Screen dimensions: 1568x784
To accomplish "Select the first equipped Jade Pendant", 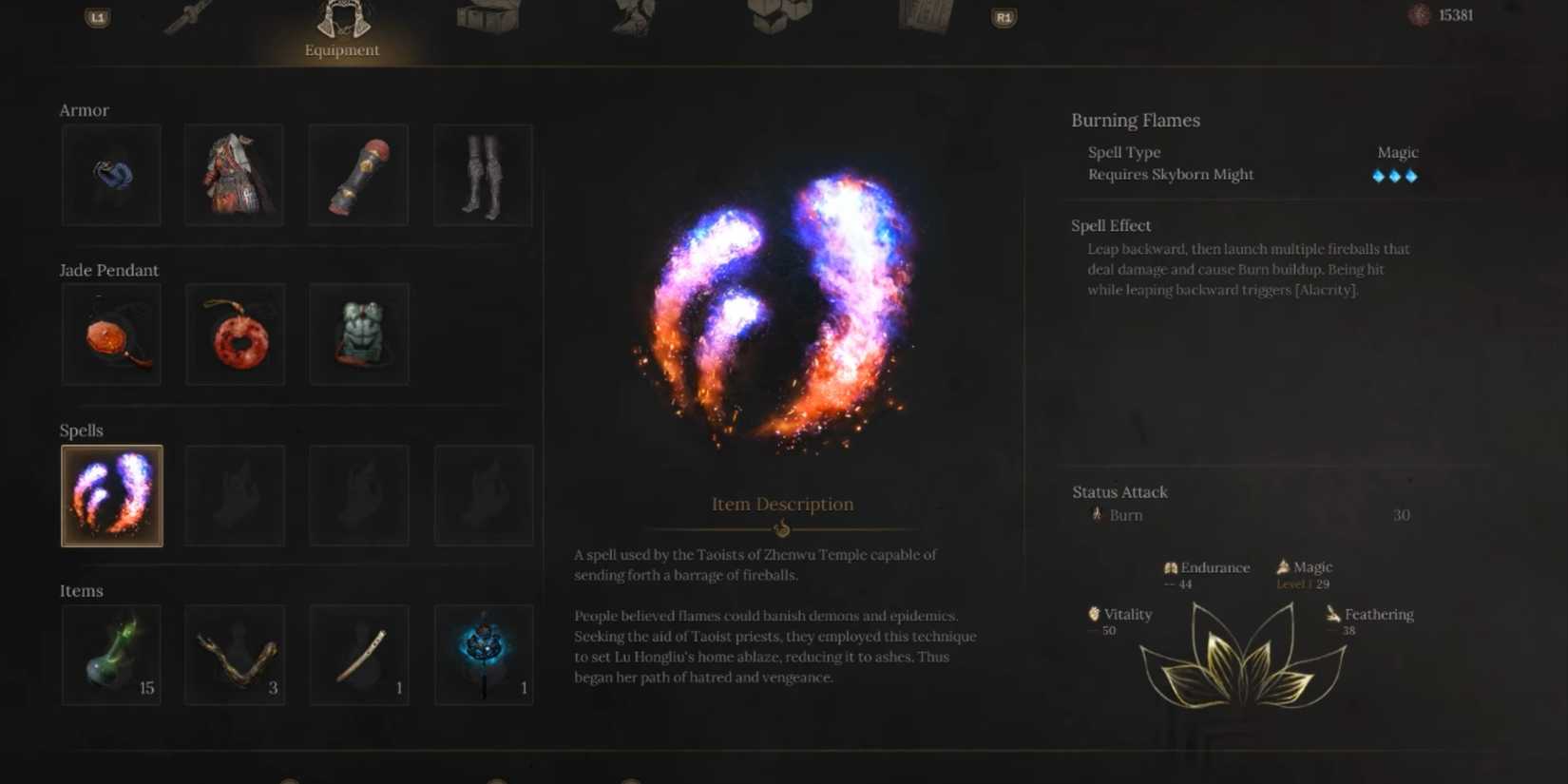I will [111, 335].
